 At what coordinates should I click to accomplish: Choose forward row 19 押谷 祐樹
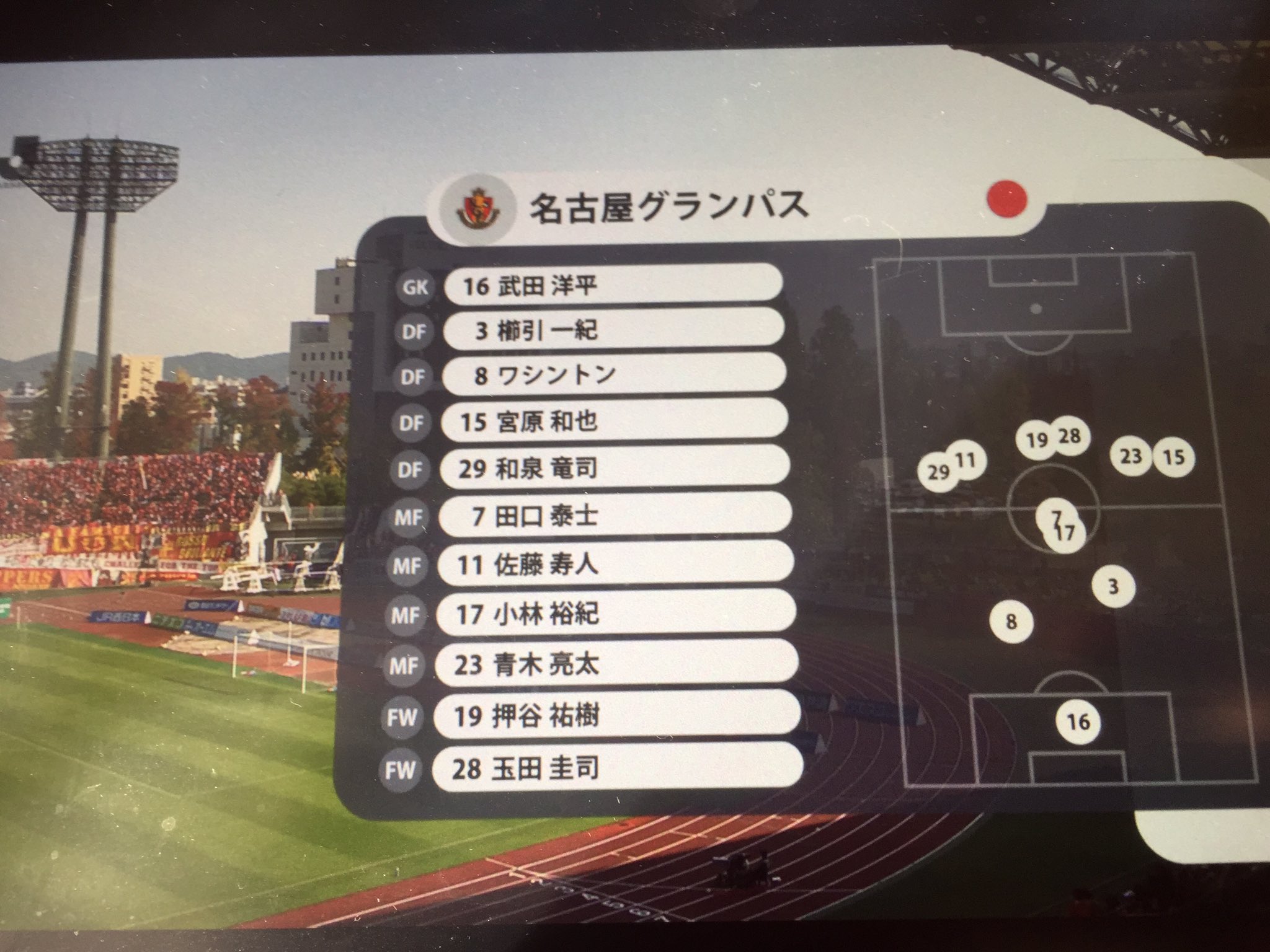point(618,716)
